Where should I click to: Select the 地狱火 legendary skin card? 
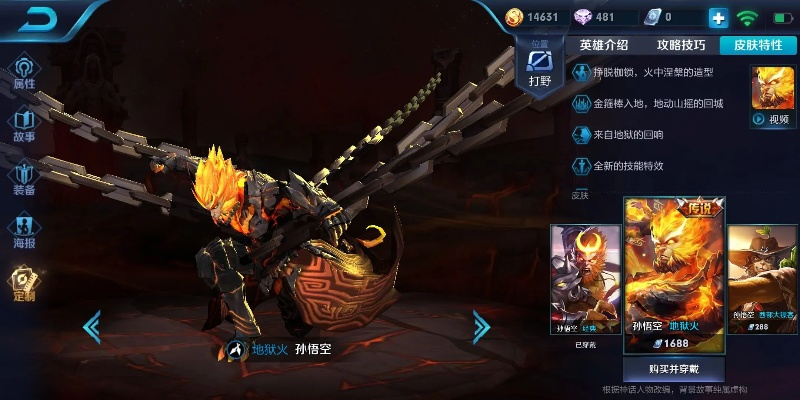[674, 275]
